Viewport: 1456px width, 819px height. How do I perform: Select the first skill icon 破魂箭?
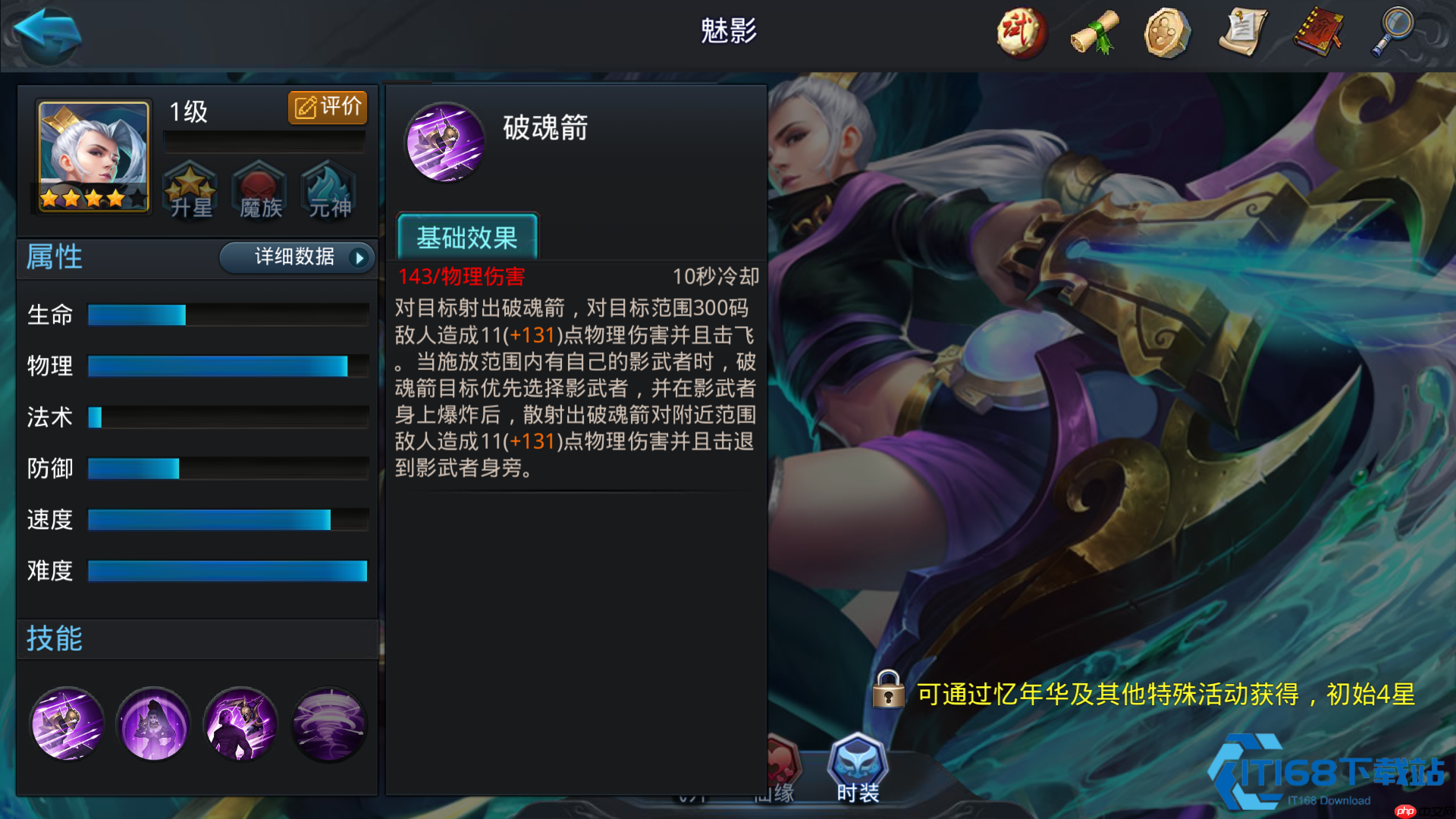tap(67, 724)
